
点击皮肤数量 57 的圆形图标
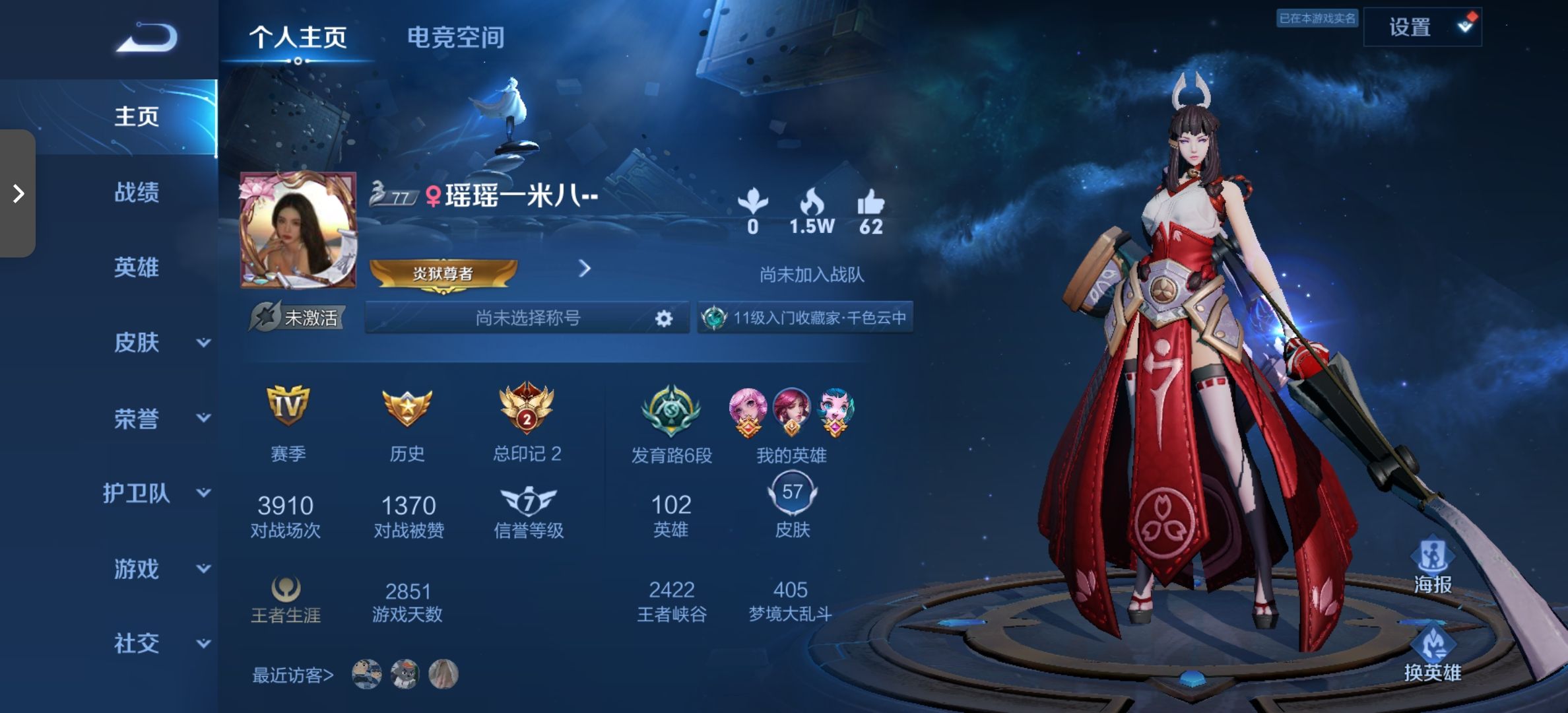point(791,491)
